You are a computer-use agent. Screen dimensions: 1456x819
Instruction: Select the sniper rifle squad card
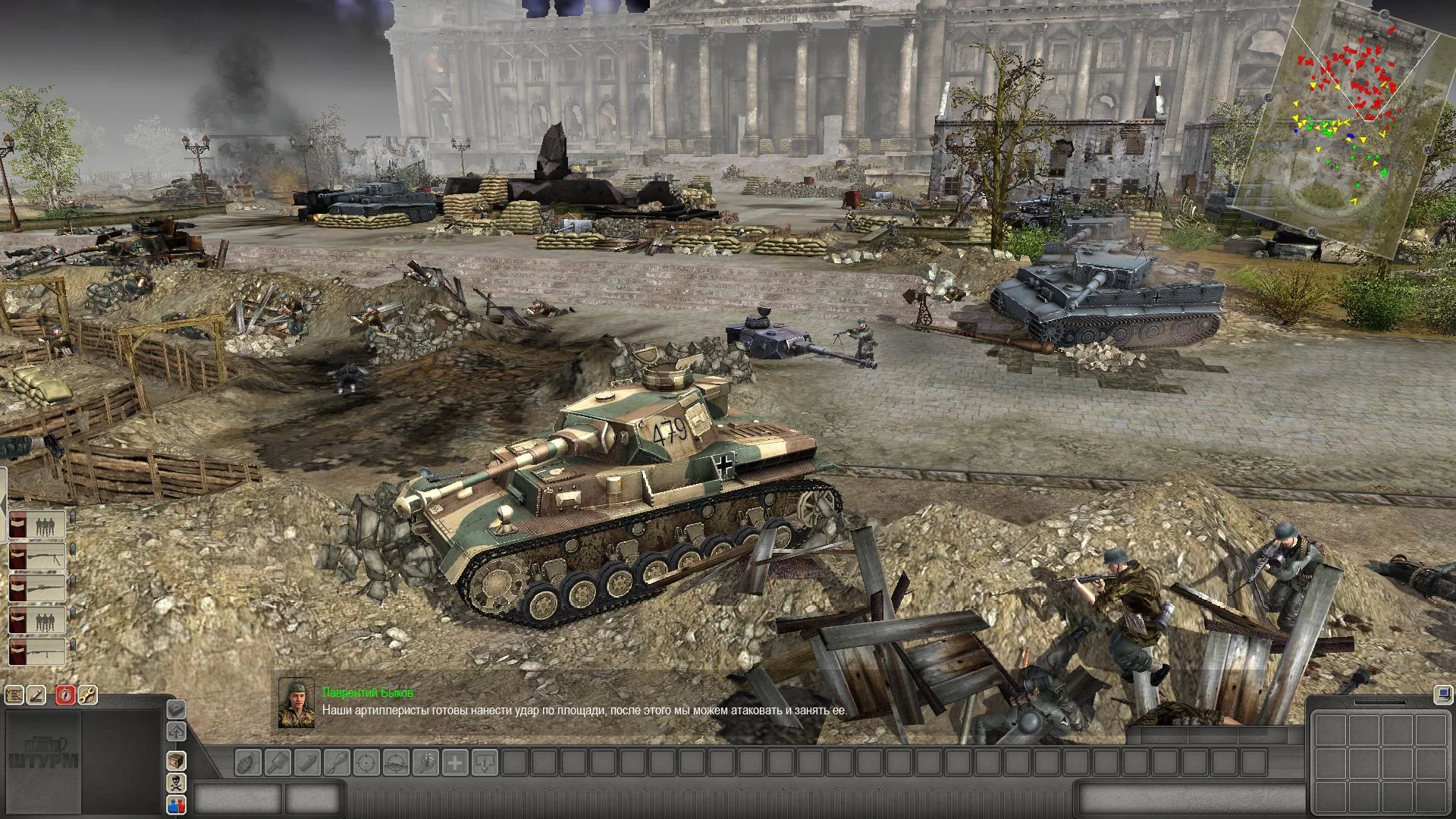point(36,588)
